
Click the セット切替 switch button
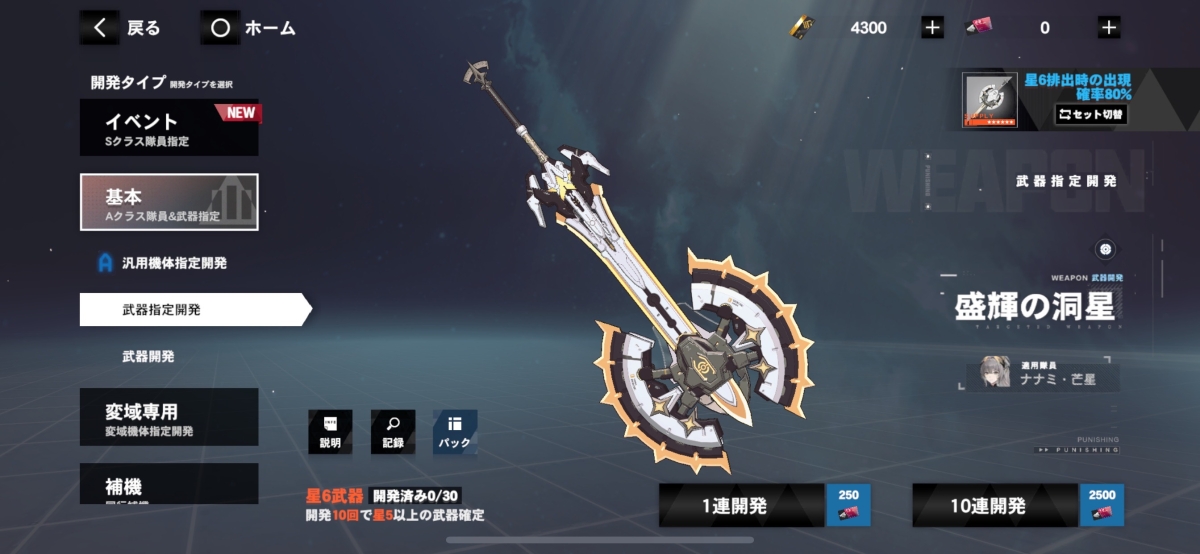tap(1091, 114)
